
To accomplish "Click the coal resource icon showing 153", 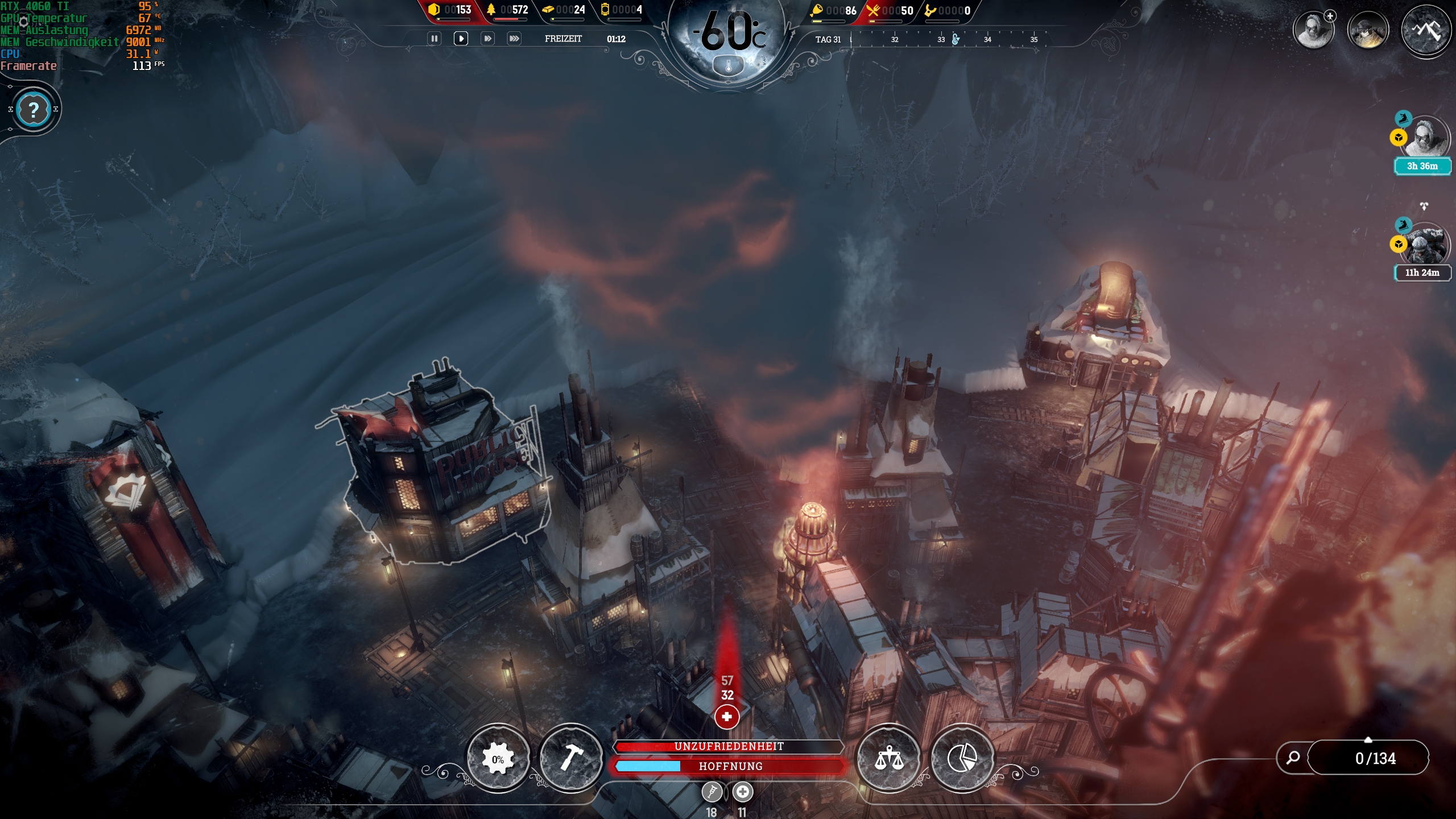I will click(x=435, y=10).
